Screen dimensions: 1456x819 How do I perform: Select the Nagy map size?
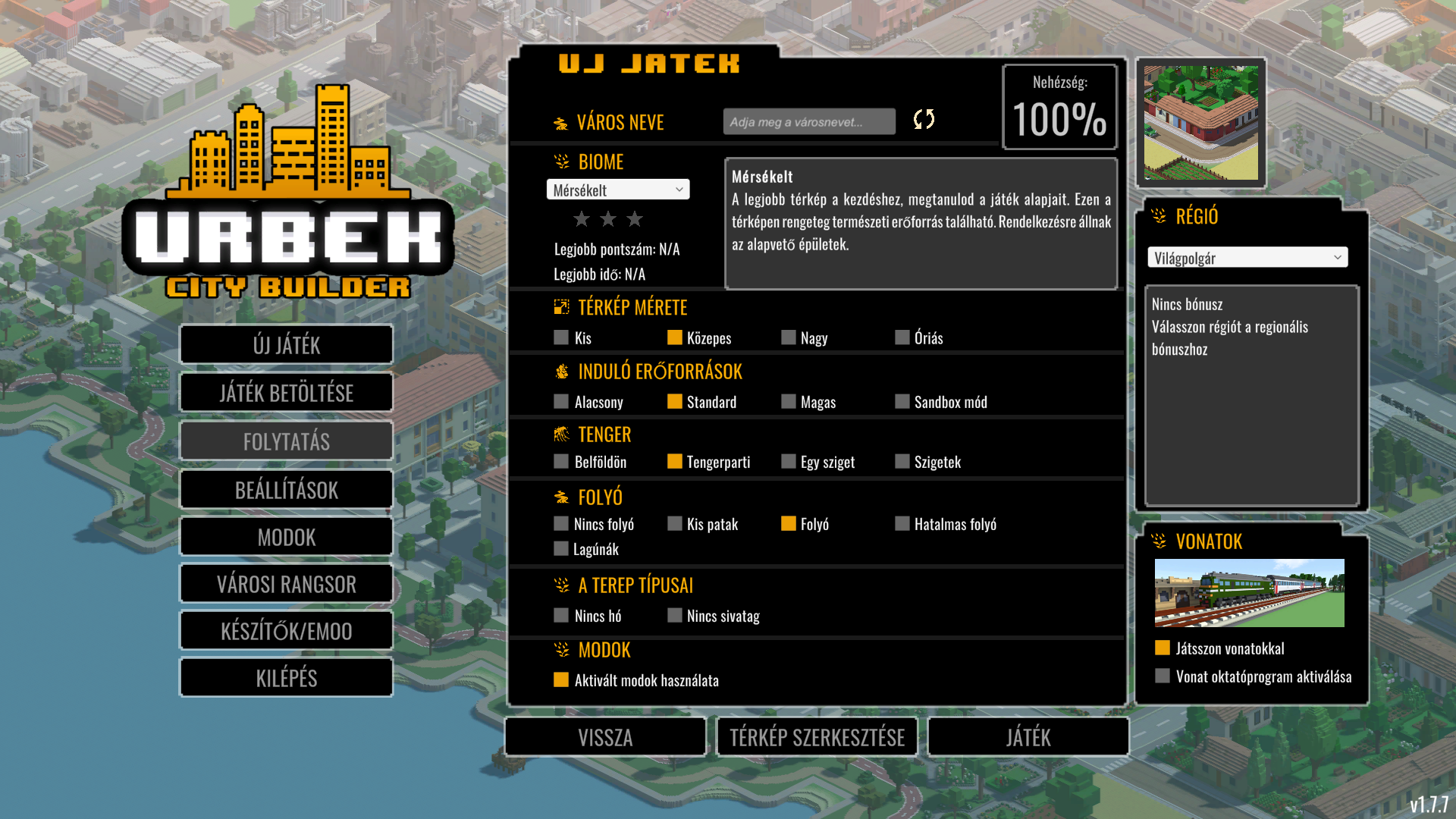[x=789, y=337]
